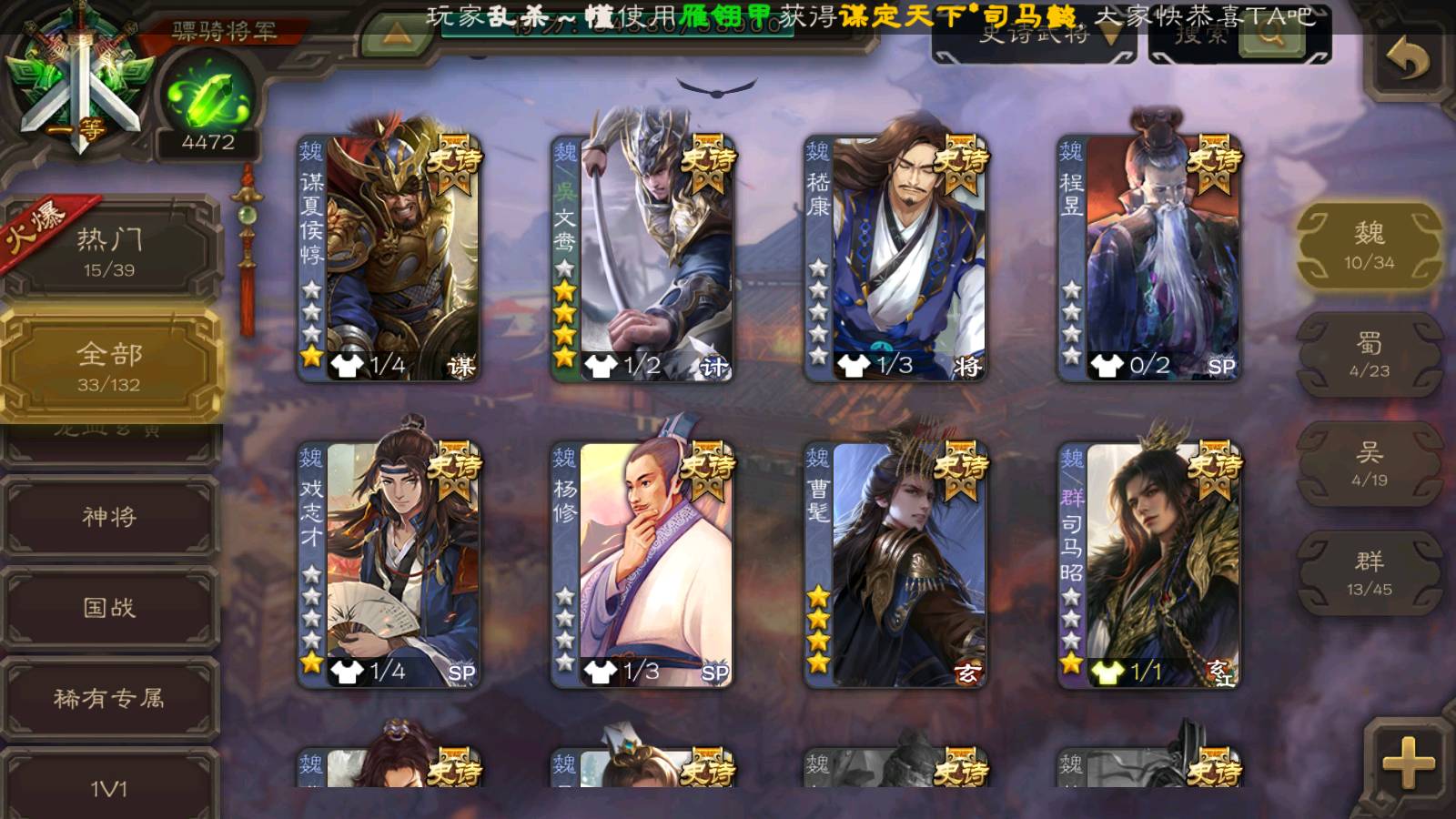The image size is (1456, 819).
Task: Open the 嵇康 general card
Action: point(895,258)
